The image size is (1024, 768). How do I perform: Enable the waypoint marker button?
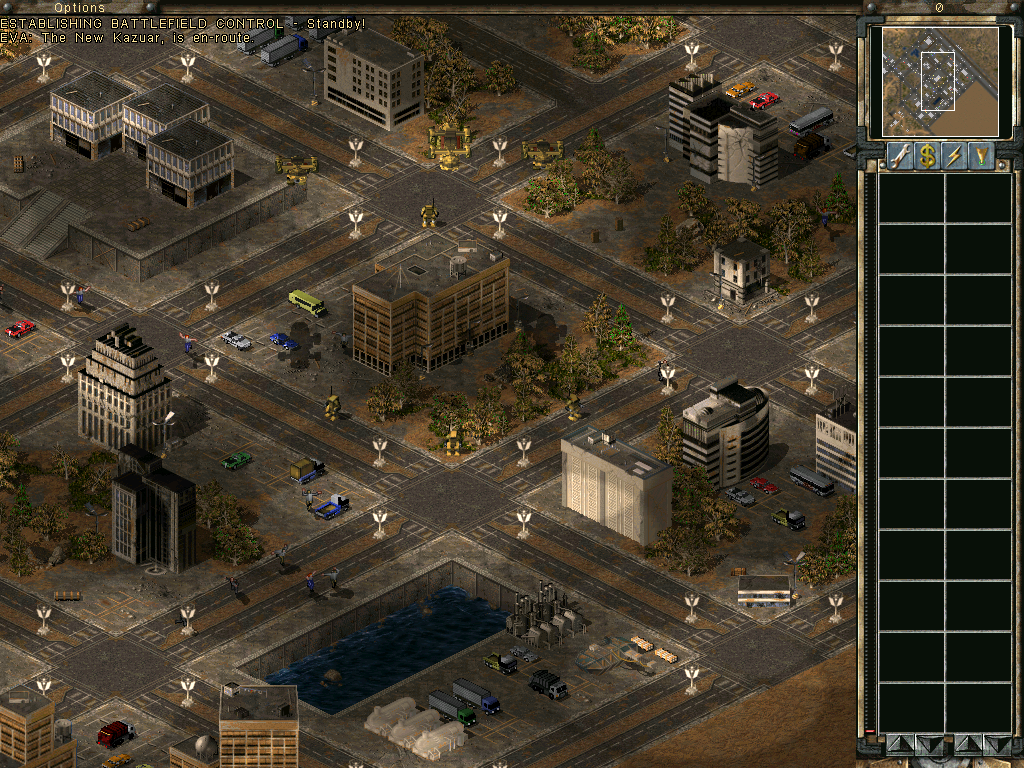click(x=982, y=156)
